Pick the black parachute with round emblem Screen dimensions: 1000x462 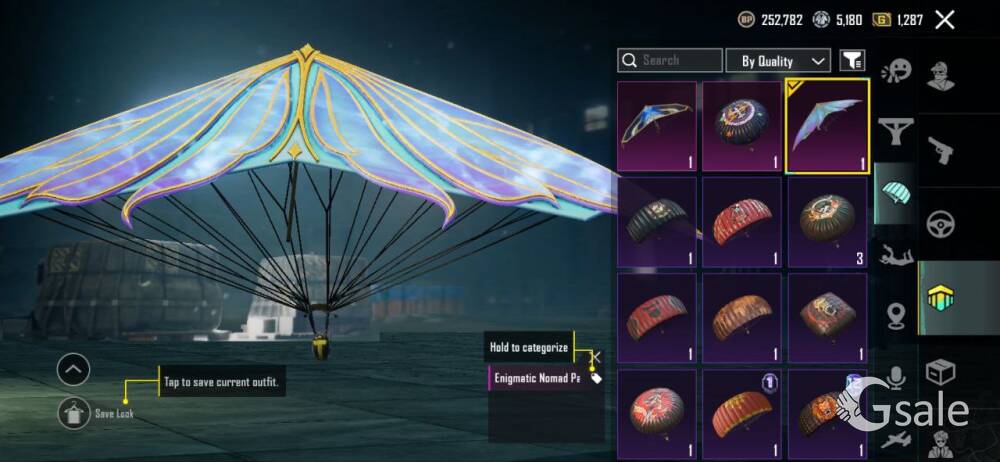coord(741,127)
